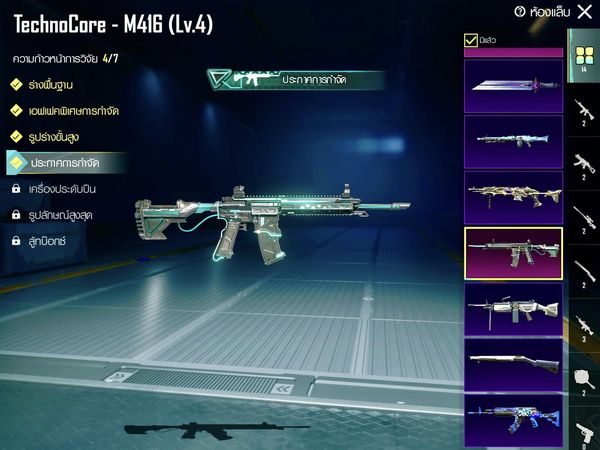Select the highlighted M416 skin thumbnail
The width and height of the screenshot is (600, 450).
click(513, 253)
